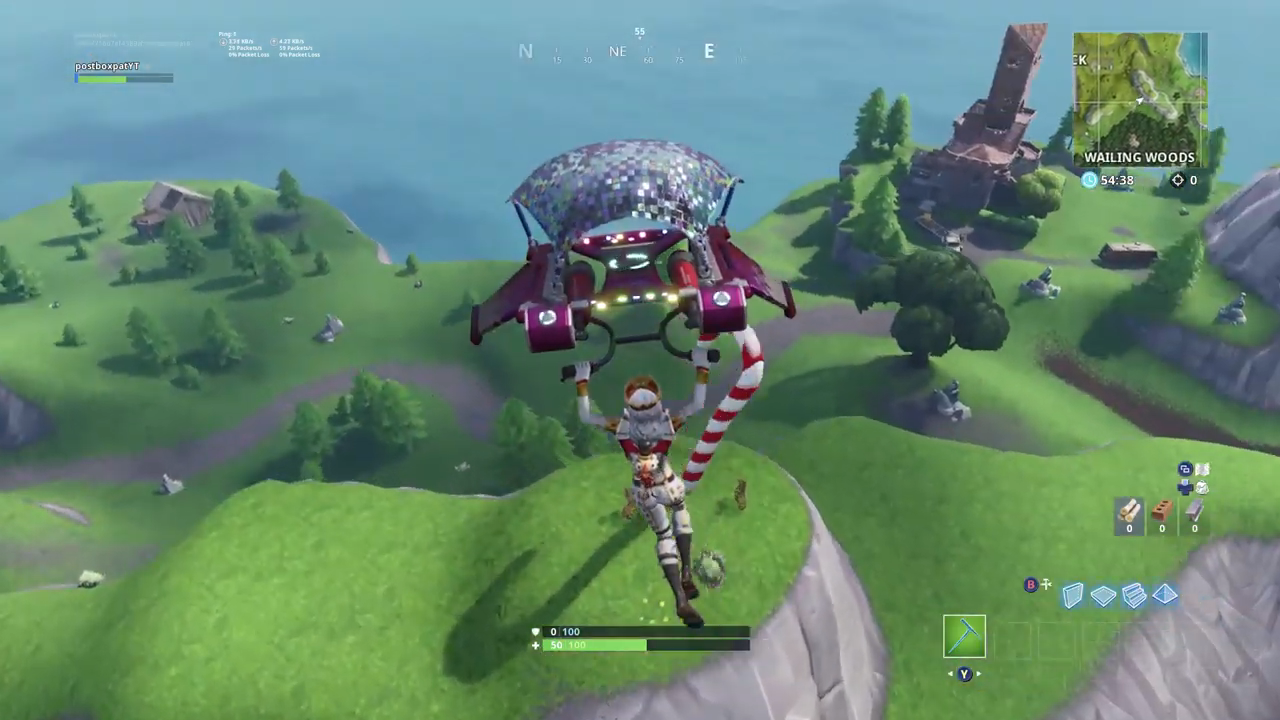
Task: Click the squad status indicator icons
Action: coord(1193,480)
